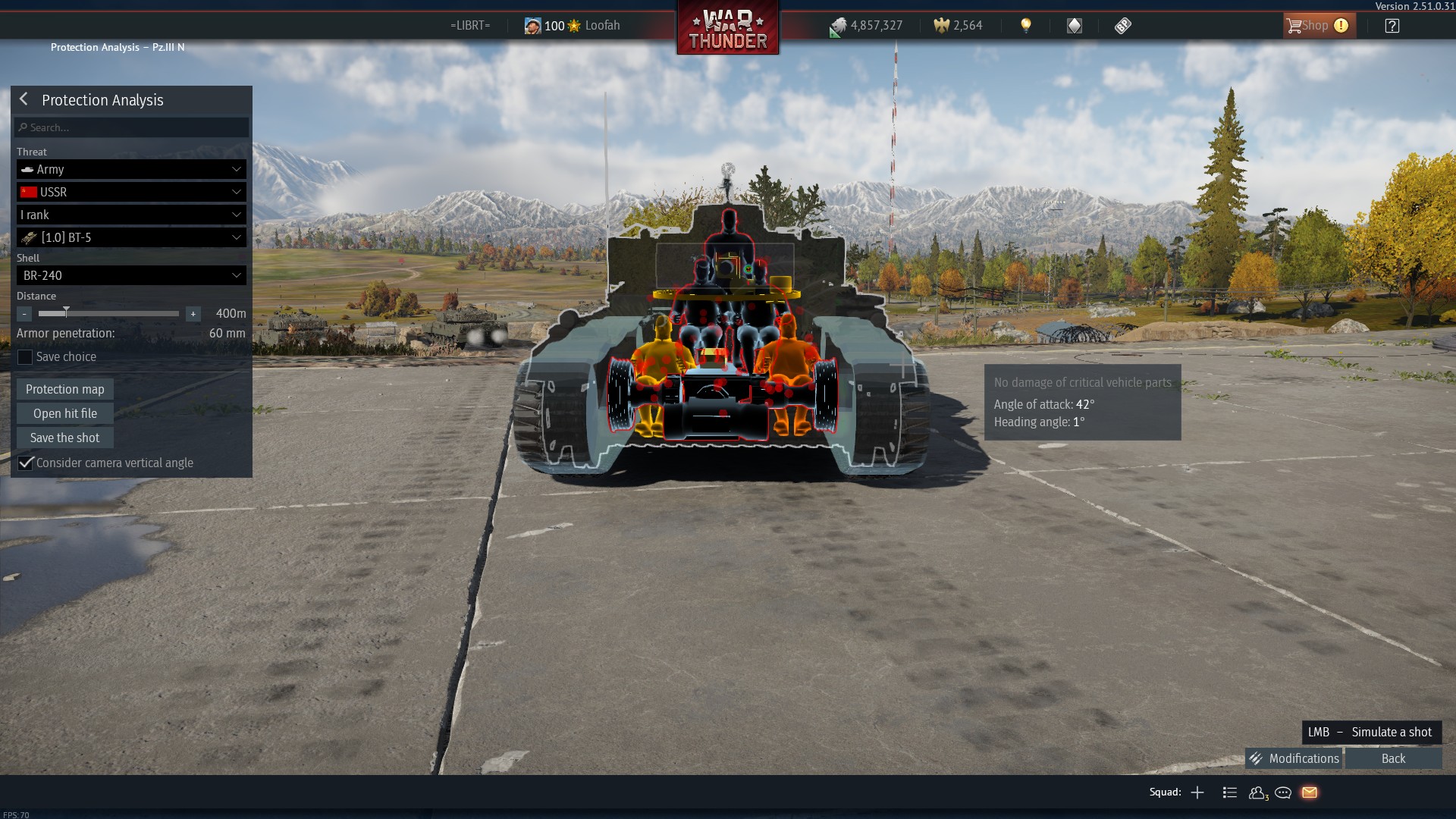This screenshot has width=1456, height=819.
Task: Open hit file
Action: pos(65,413)
